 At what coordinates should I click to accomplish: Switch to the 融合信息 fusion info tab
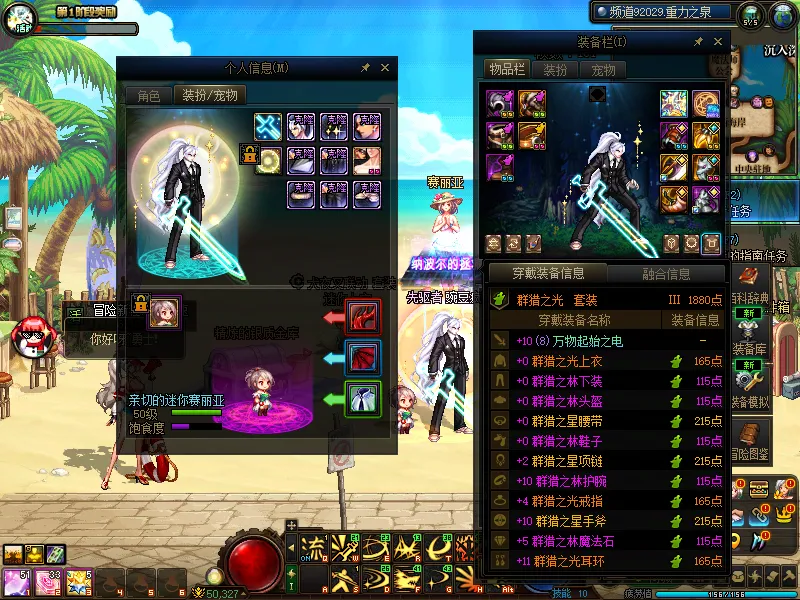(664, 273)
